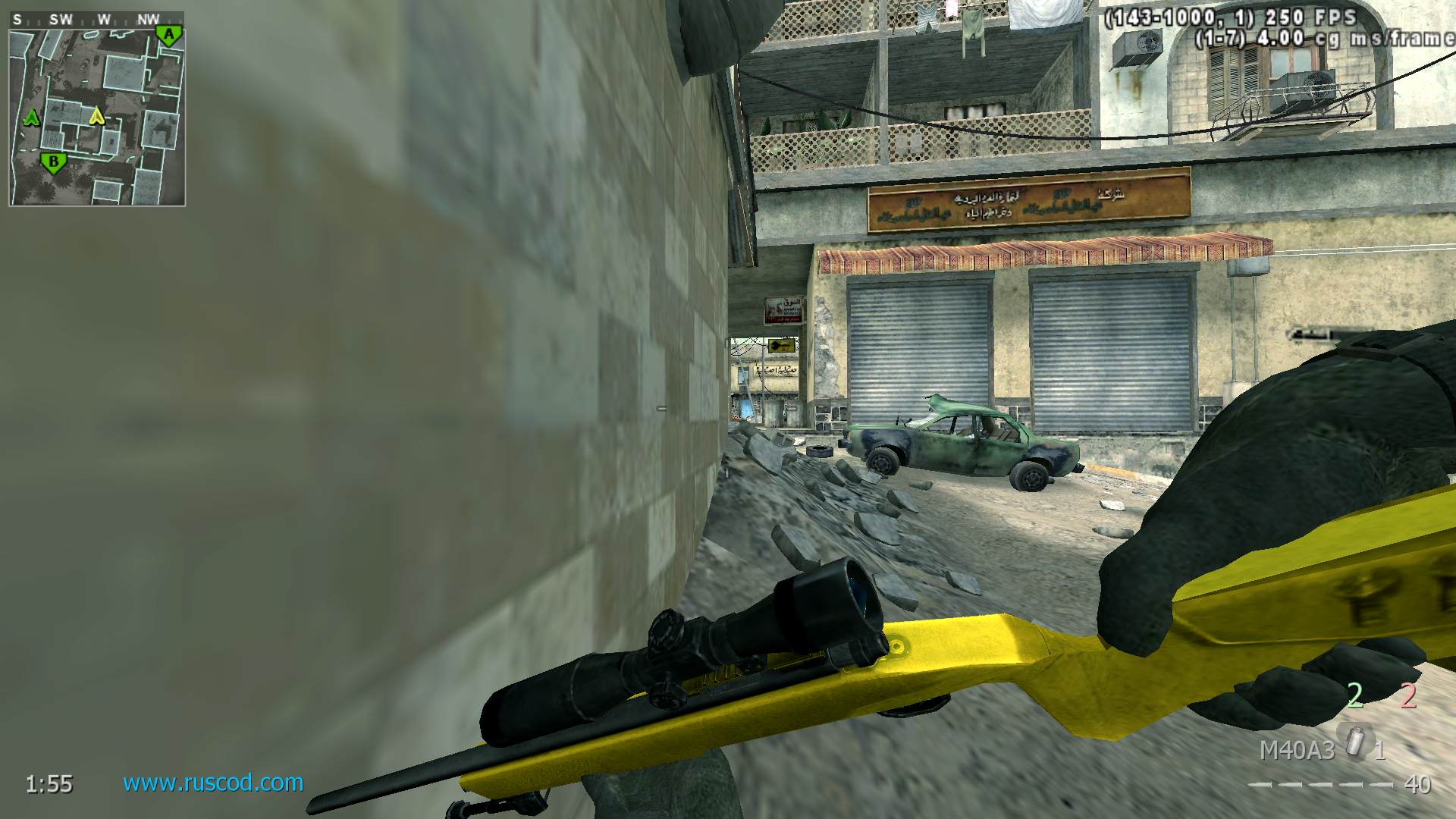1456x819 pixels.
Task: Click the grenade icon near M40A3
Action: click(x=1352, y=741)
